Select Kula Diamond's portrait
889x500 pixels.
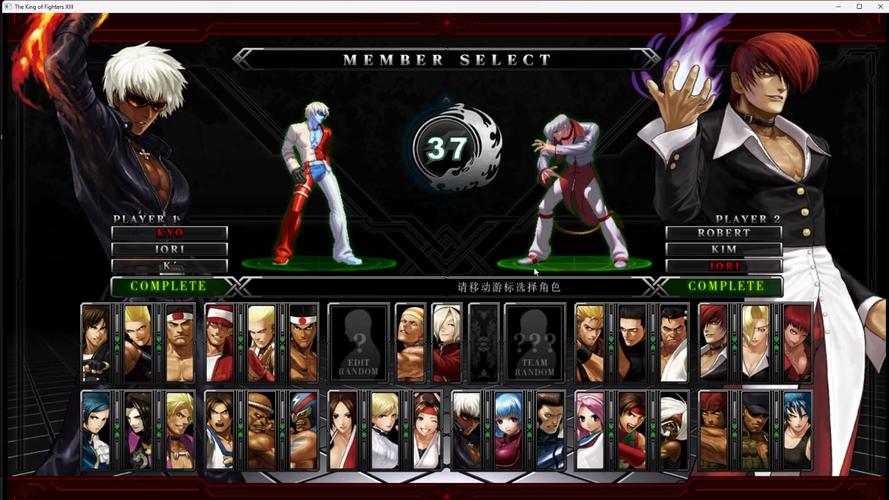point(508,430)
